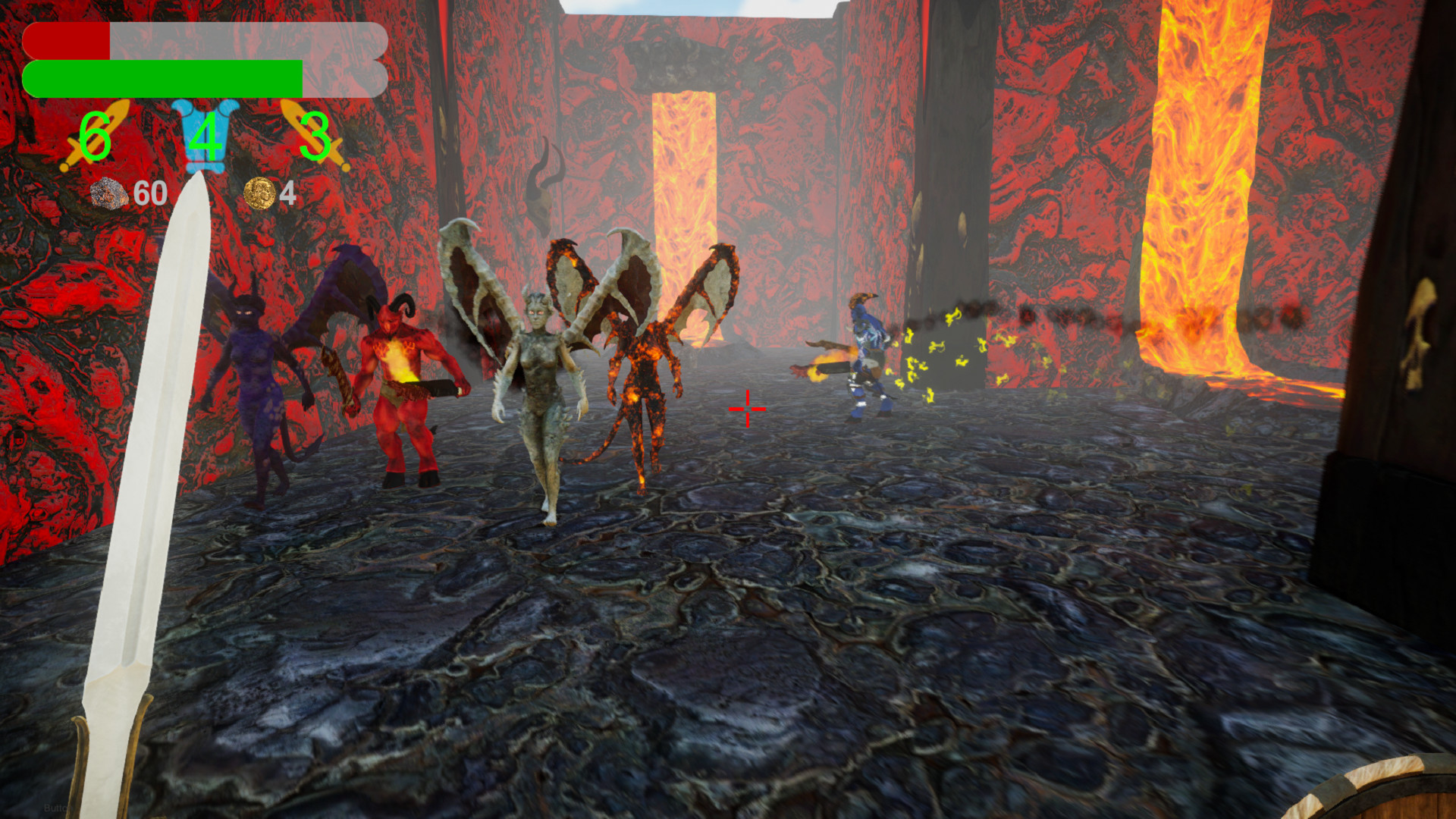
Task: Click the red crosshair at screen center
Action: click(x=748, y=408)
